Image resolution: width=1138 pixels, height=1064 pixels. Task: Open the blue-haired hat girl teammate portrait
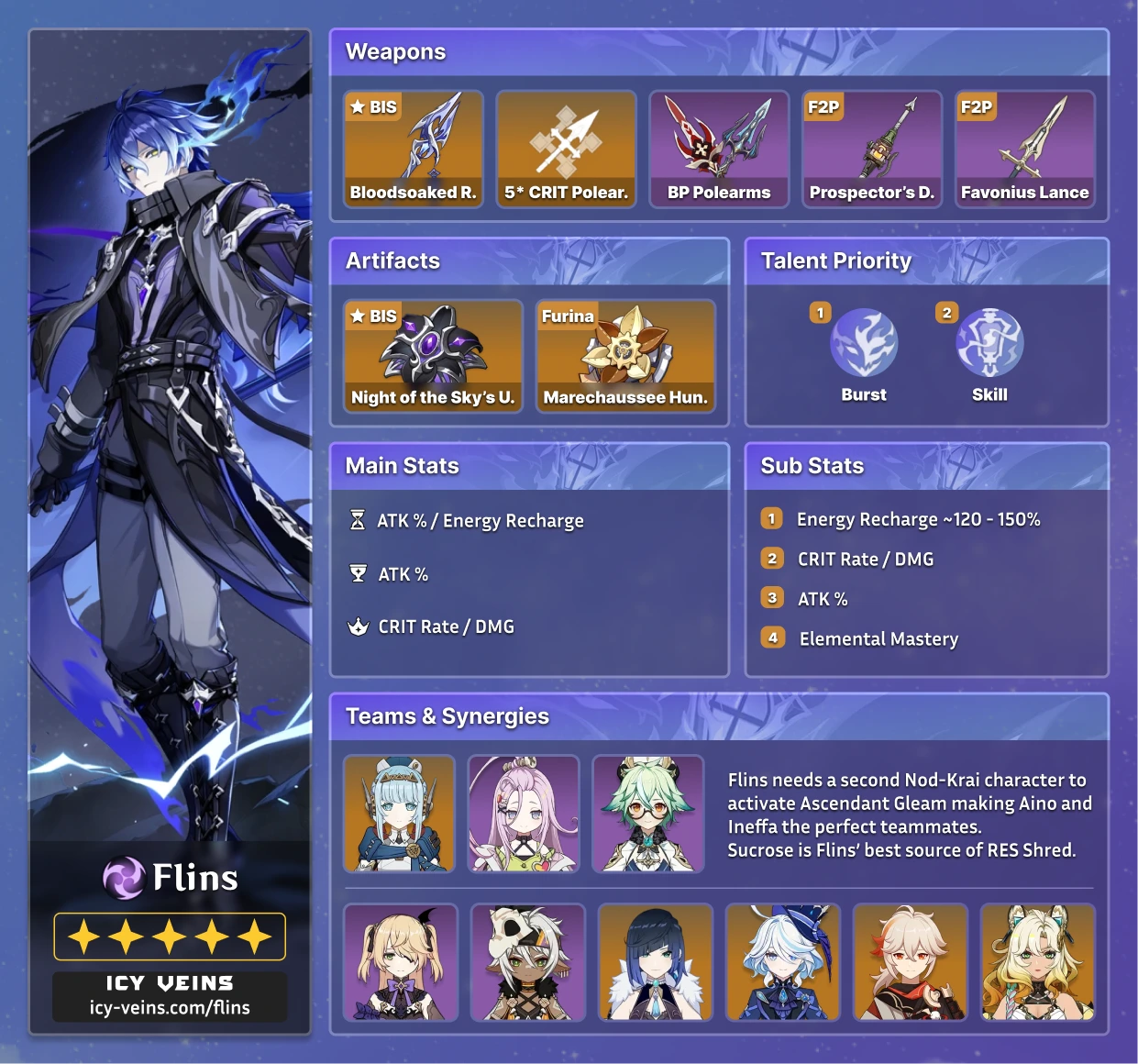[399, 814]
